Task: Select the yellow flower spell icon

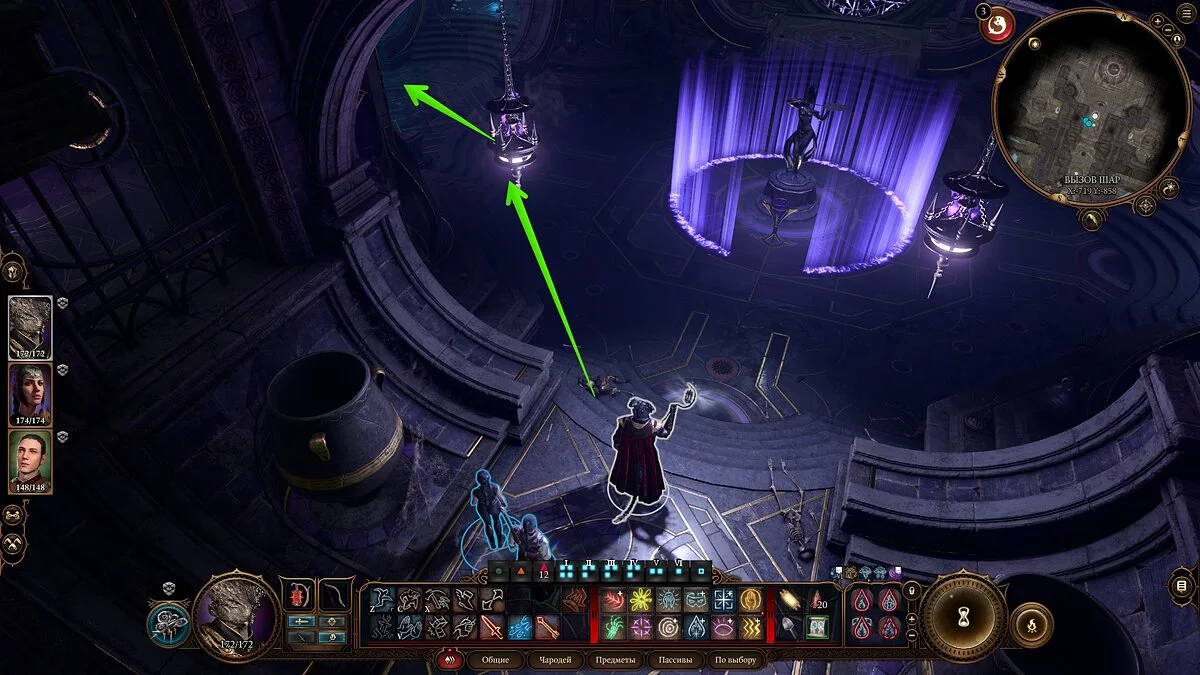Action: [640, 600]
